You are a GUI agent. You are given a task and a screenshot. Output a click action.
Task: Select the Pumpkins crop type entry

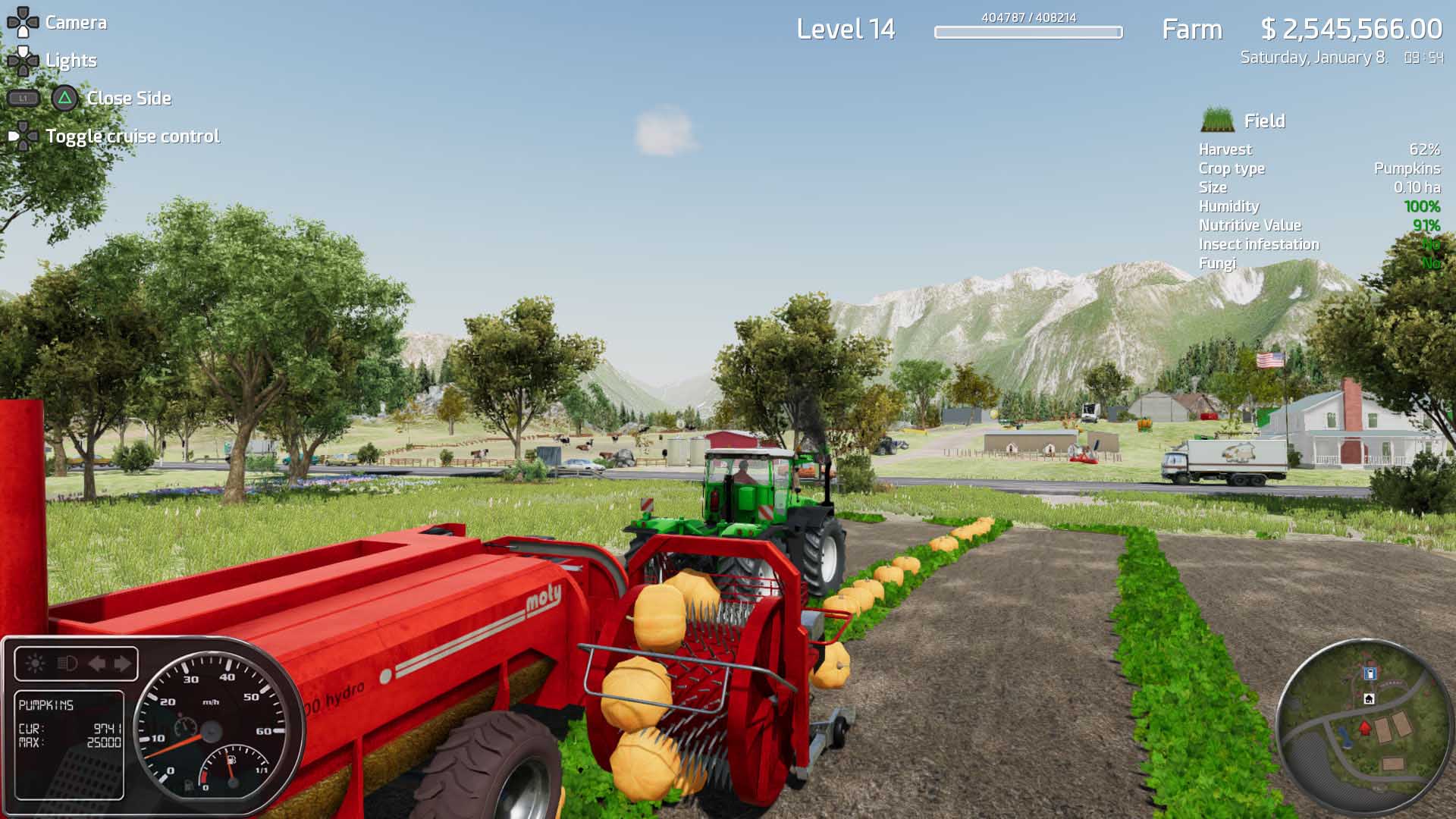pyautogui.click(x=1407, y=168)
